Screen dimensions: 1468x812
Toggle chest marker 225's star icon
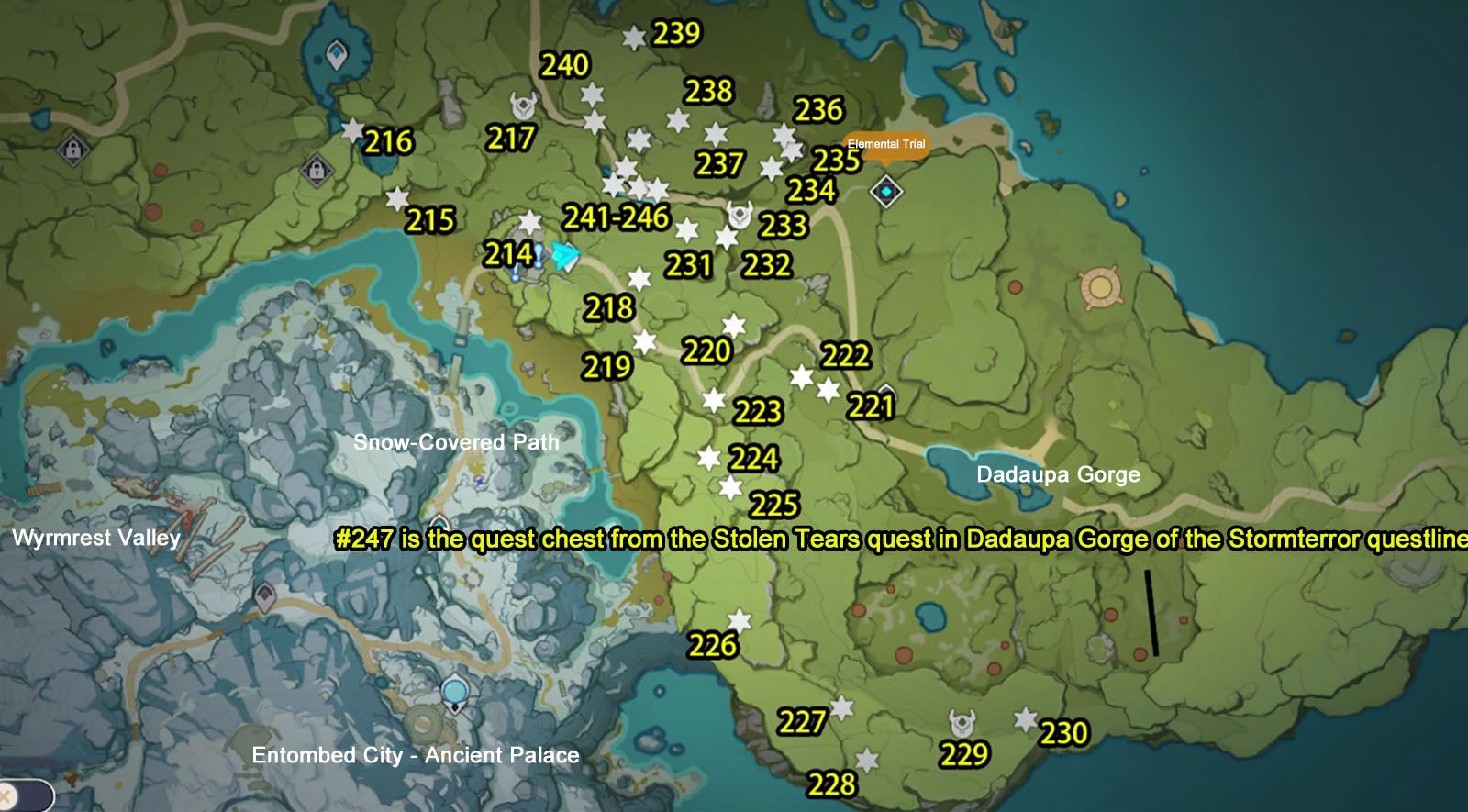[x=729, y=489]
